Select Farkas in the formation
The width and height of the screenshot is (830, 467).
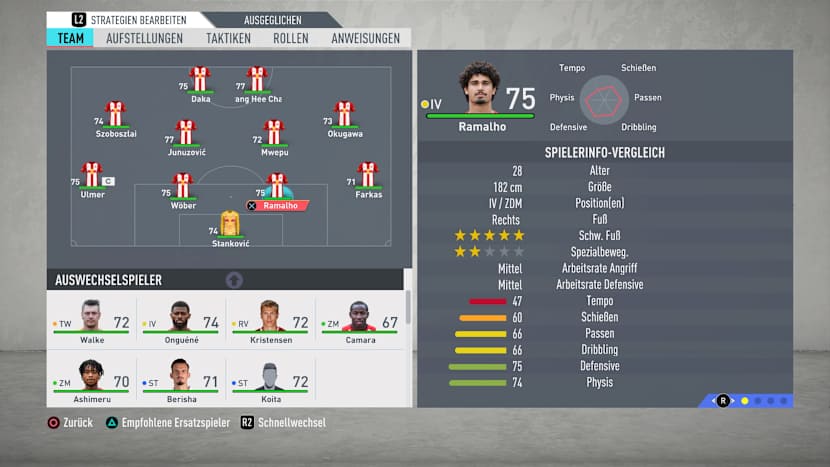(368, 176)
